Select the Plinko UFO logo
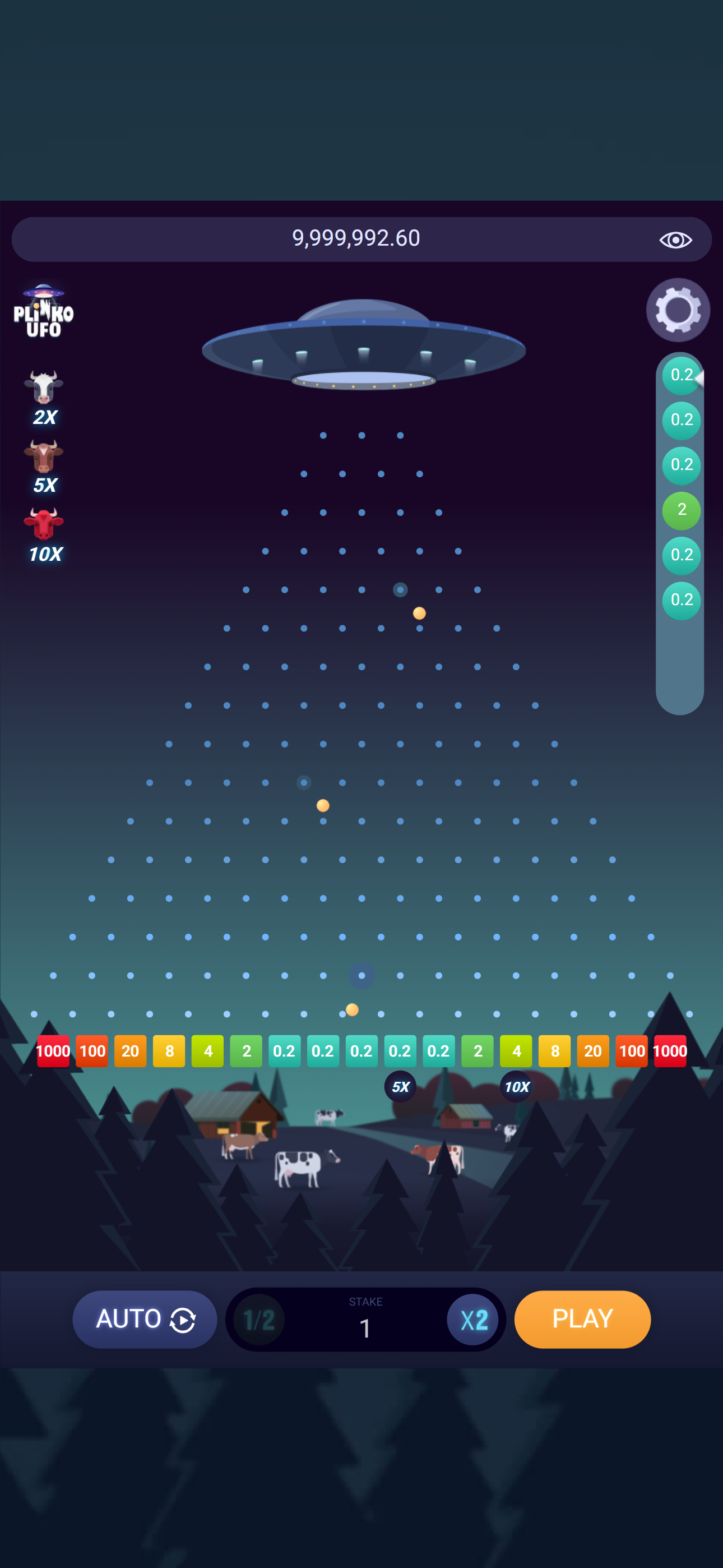Screen dimensions: 723x1568 point(43,312)
